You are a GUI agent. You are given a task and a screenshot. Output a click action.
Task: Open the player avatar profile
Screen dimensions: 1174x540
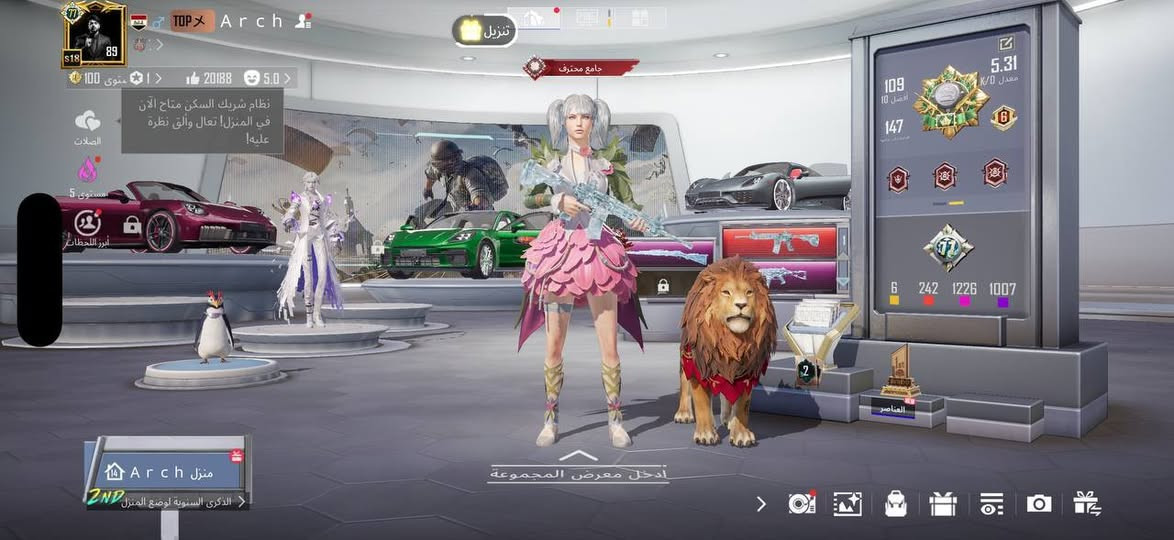[94, 33]
